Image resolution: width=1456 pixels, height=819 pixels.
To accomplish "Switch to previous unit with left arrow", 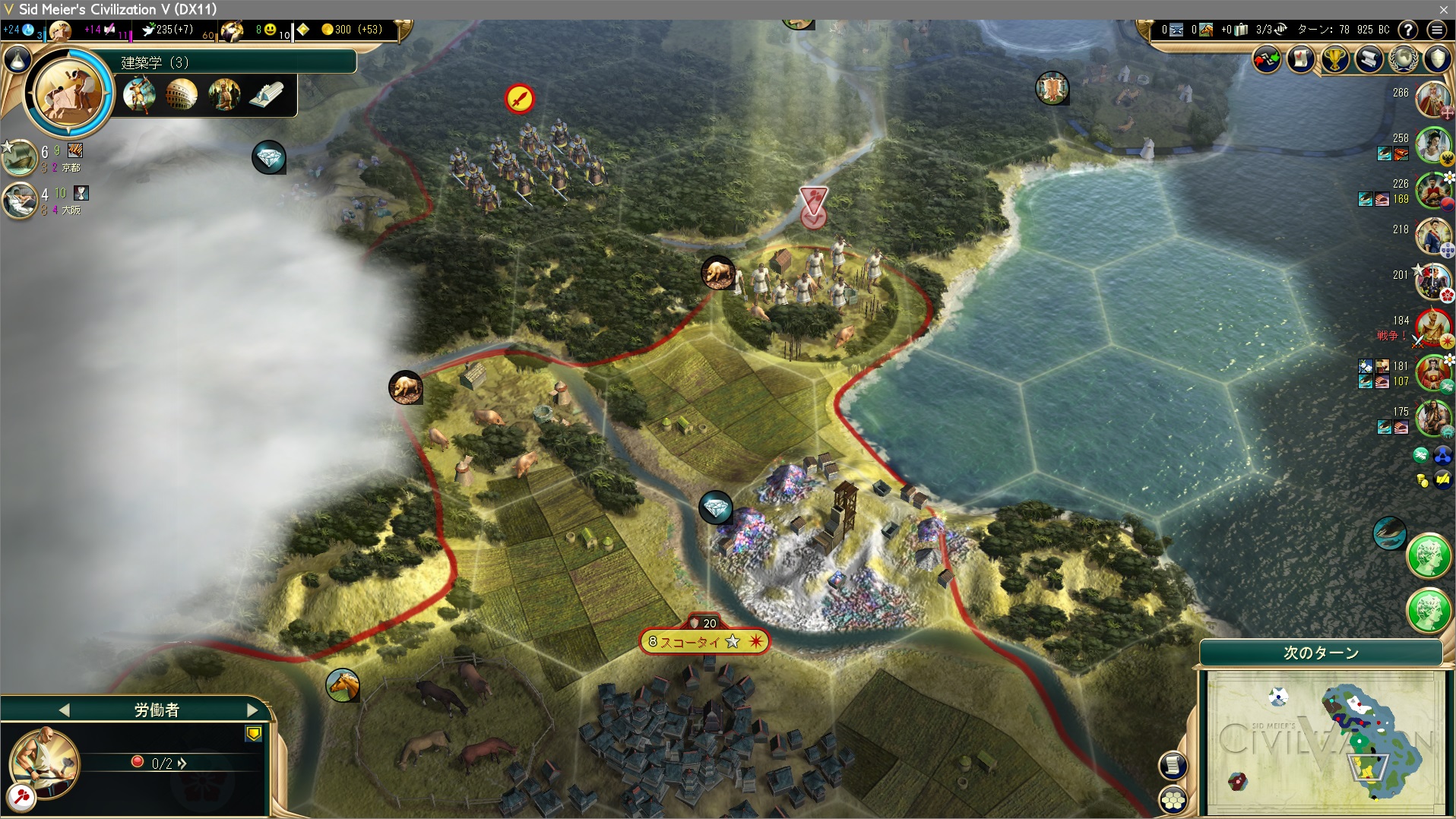I will [64, 710].
